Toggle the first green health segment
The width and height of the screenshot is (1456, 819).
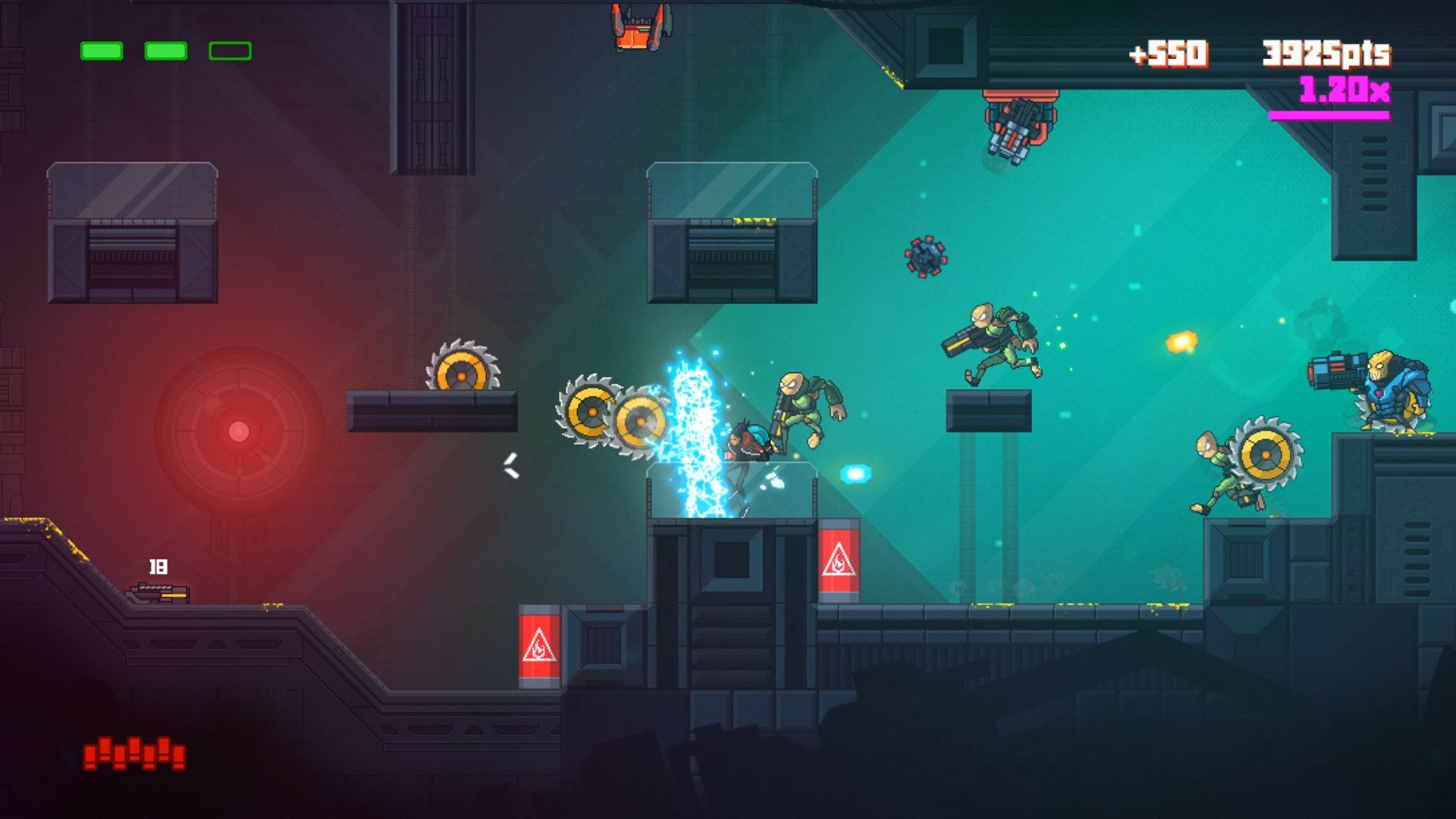(x=102, y=51)
